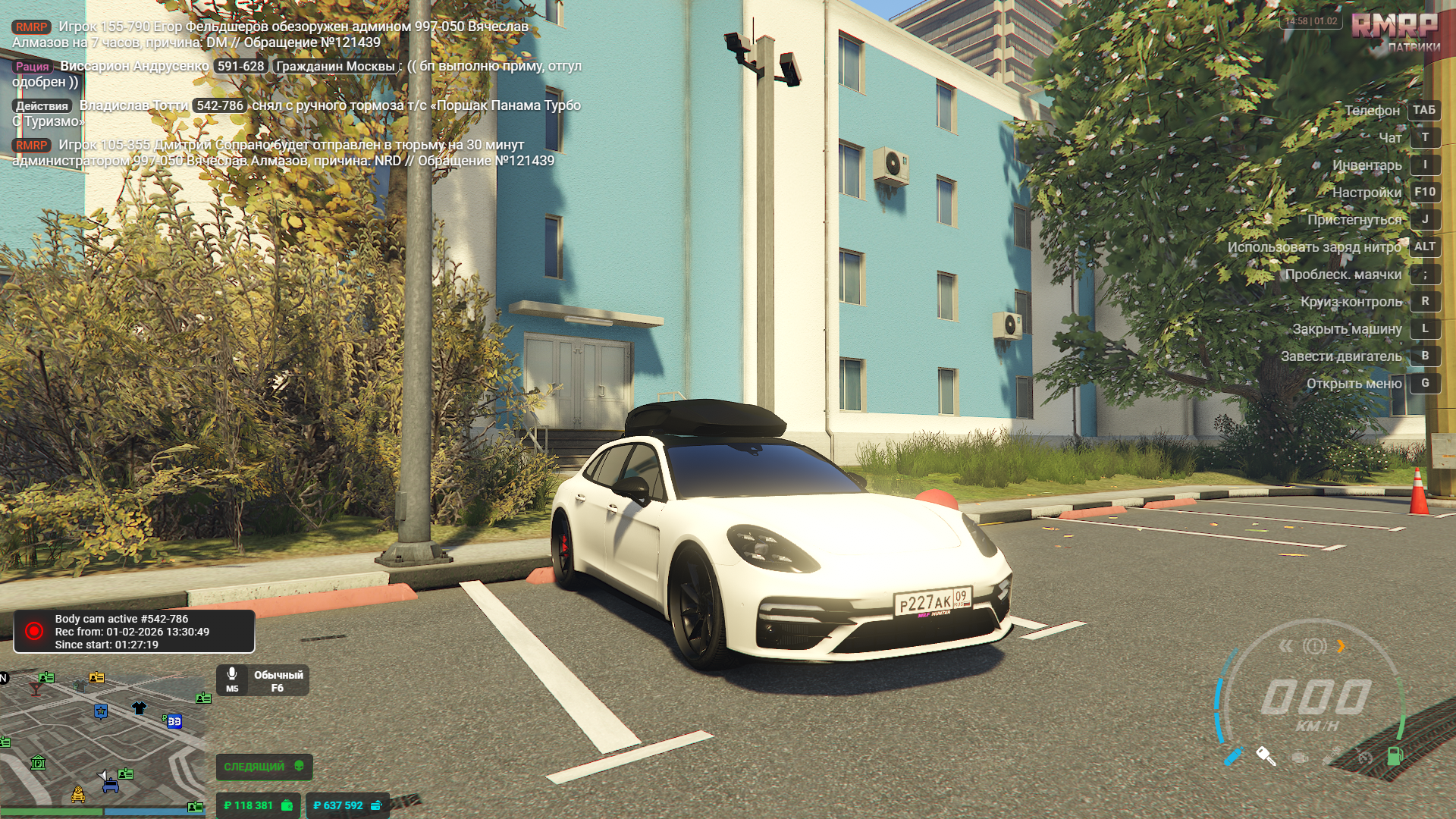The height and width of the screenshot is (819, 1456).
Task: Select the blue 33 marker on minimap
Action: [174, 721]
